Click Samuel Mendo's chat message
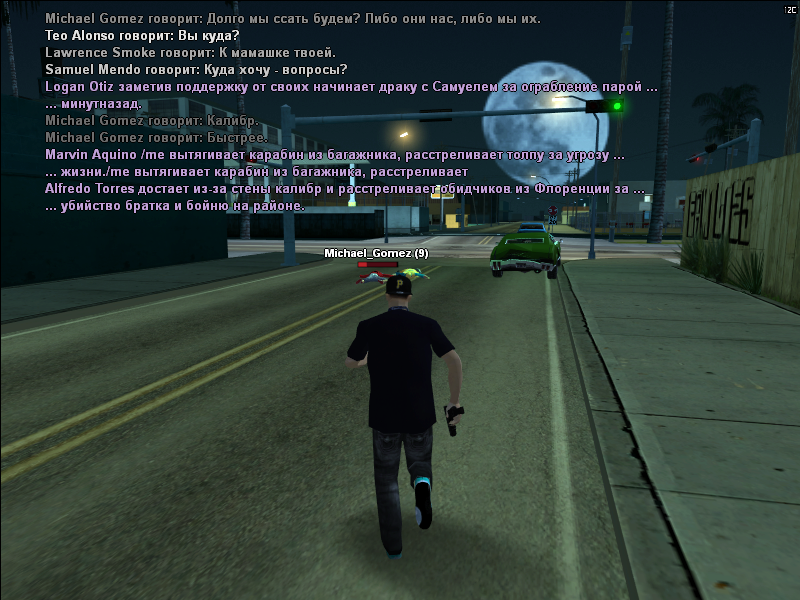The image size is (800, 600). click(x=196, y=70)
